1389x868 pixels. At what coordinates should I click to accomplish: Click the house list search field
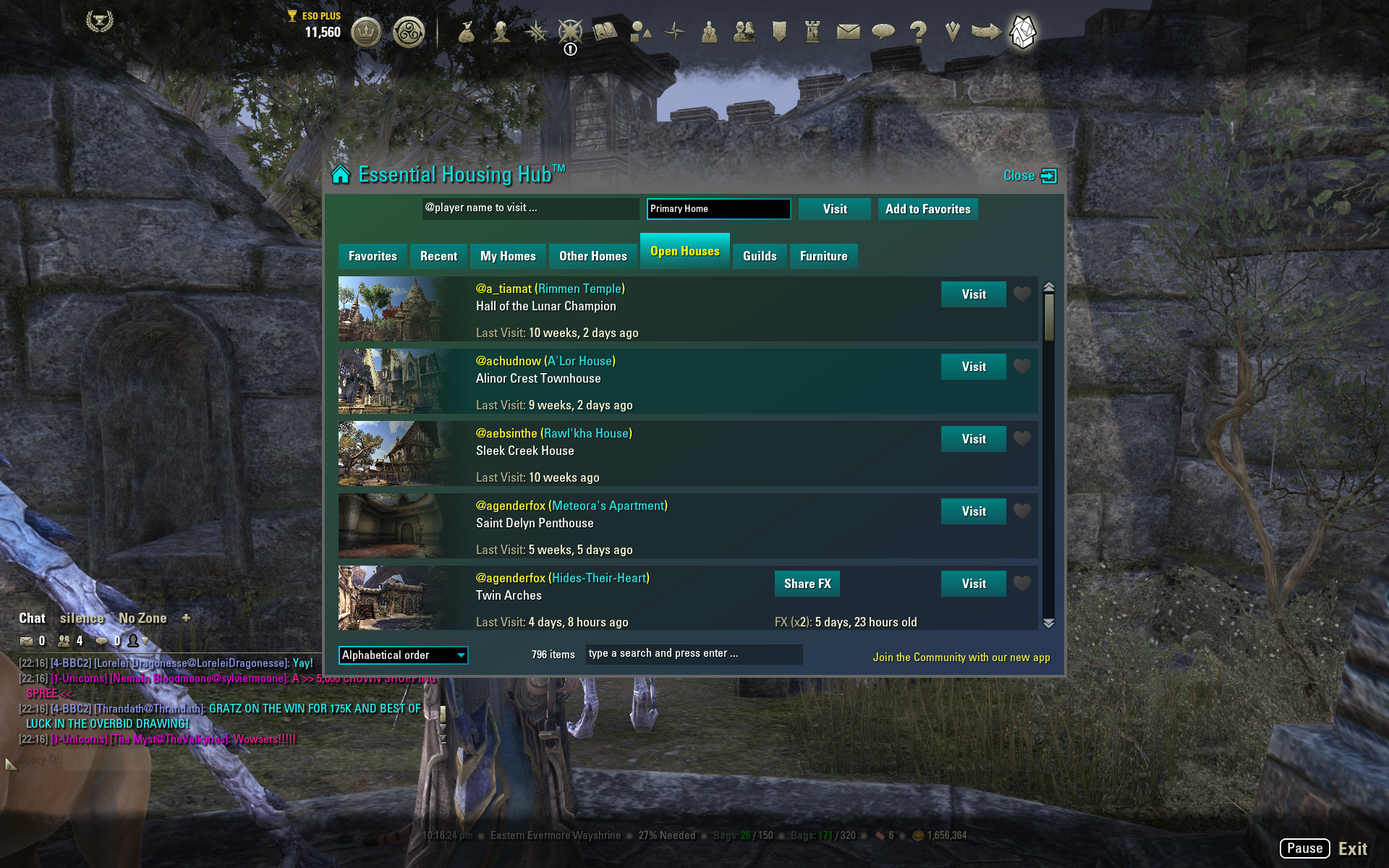694,654
